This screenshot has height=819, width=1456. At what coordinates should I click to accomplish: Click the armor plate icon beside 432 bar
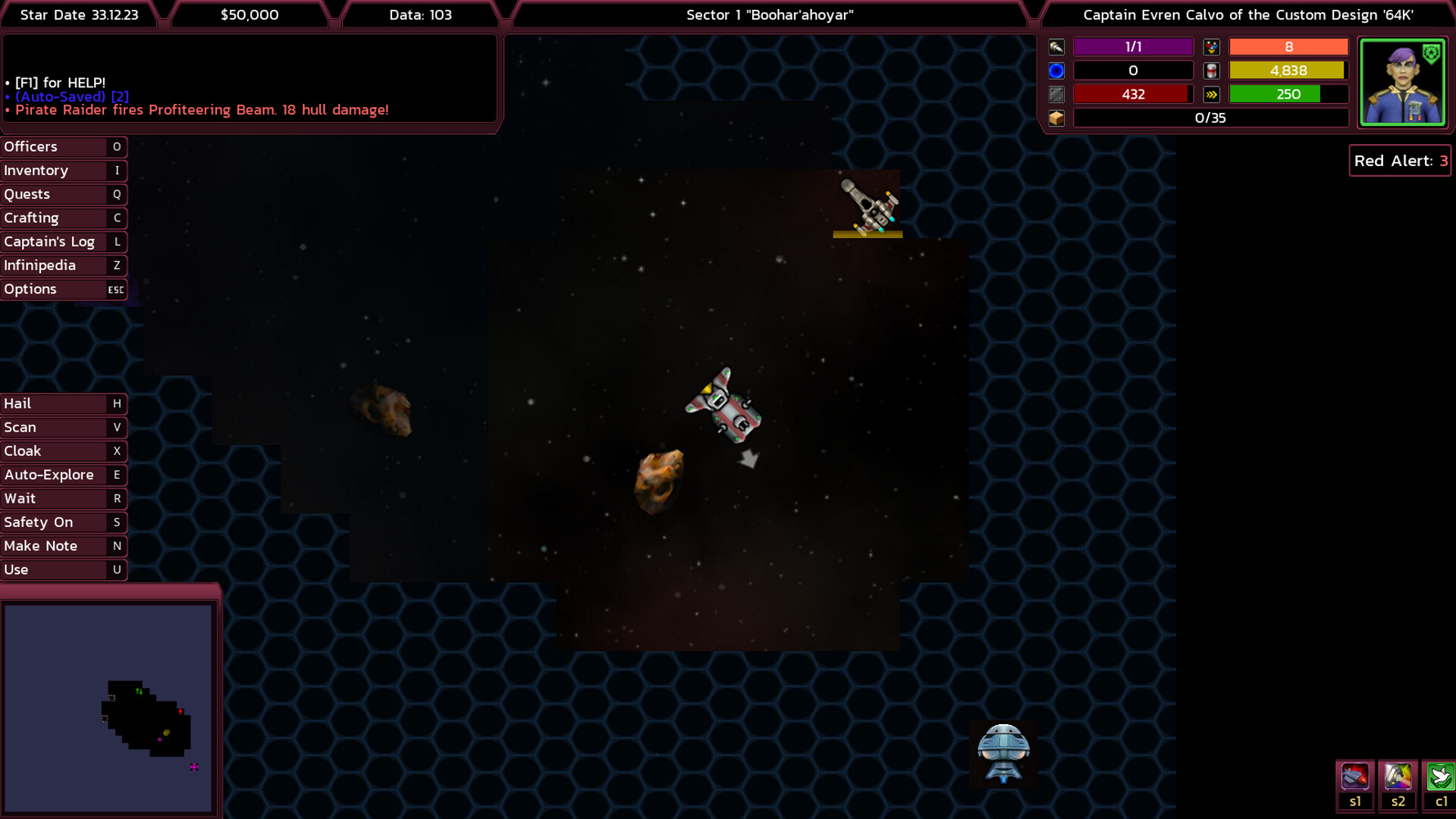(1056, 93)
